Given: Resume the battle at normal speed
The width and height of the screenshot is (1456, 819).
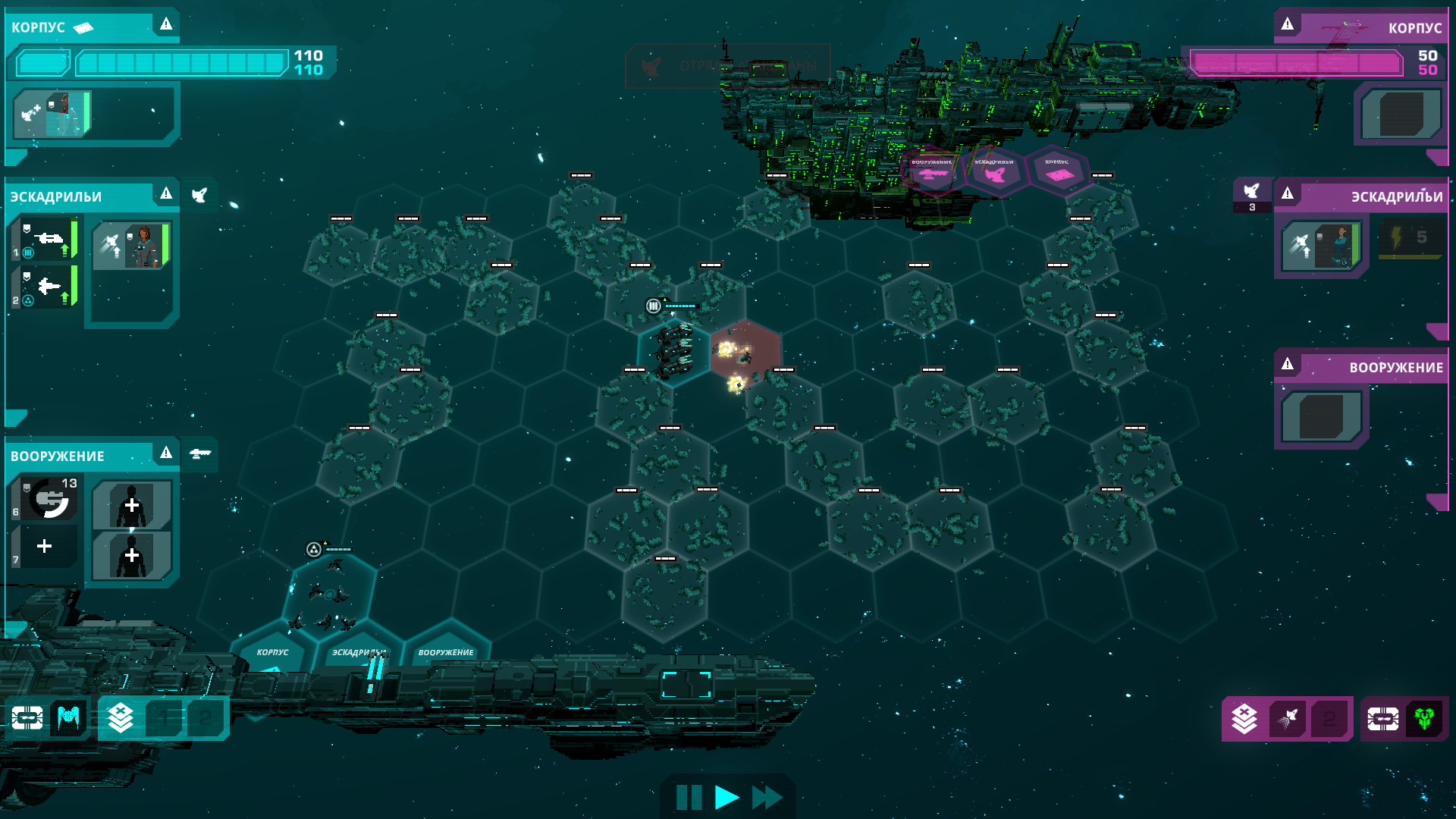Looking at the screenshot, I should (726, 797).
